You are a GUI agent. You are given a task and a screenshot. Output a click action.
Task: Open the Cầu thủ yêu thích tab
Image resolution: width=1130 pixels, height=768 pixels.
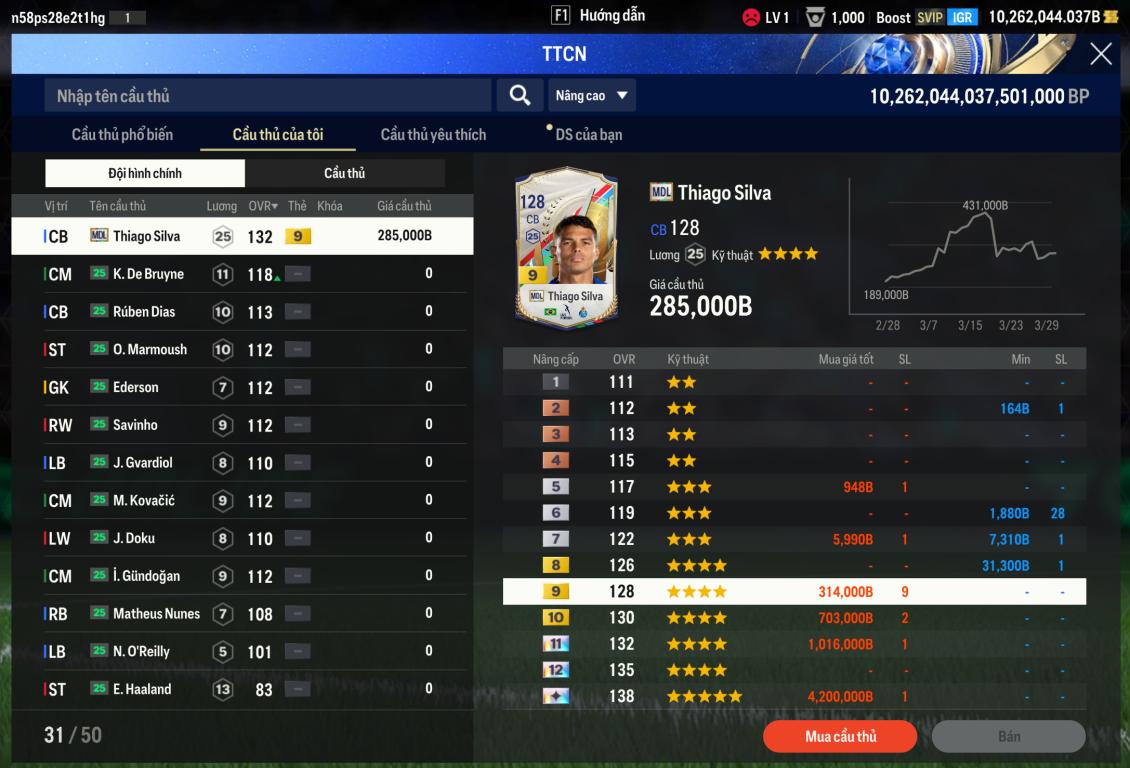tap(433, 135)
